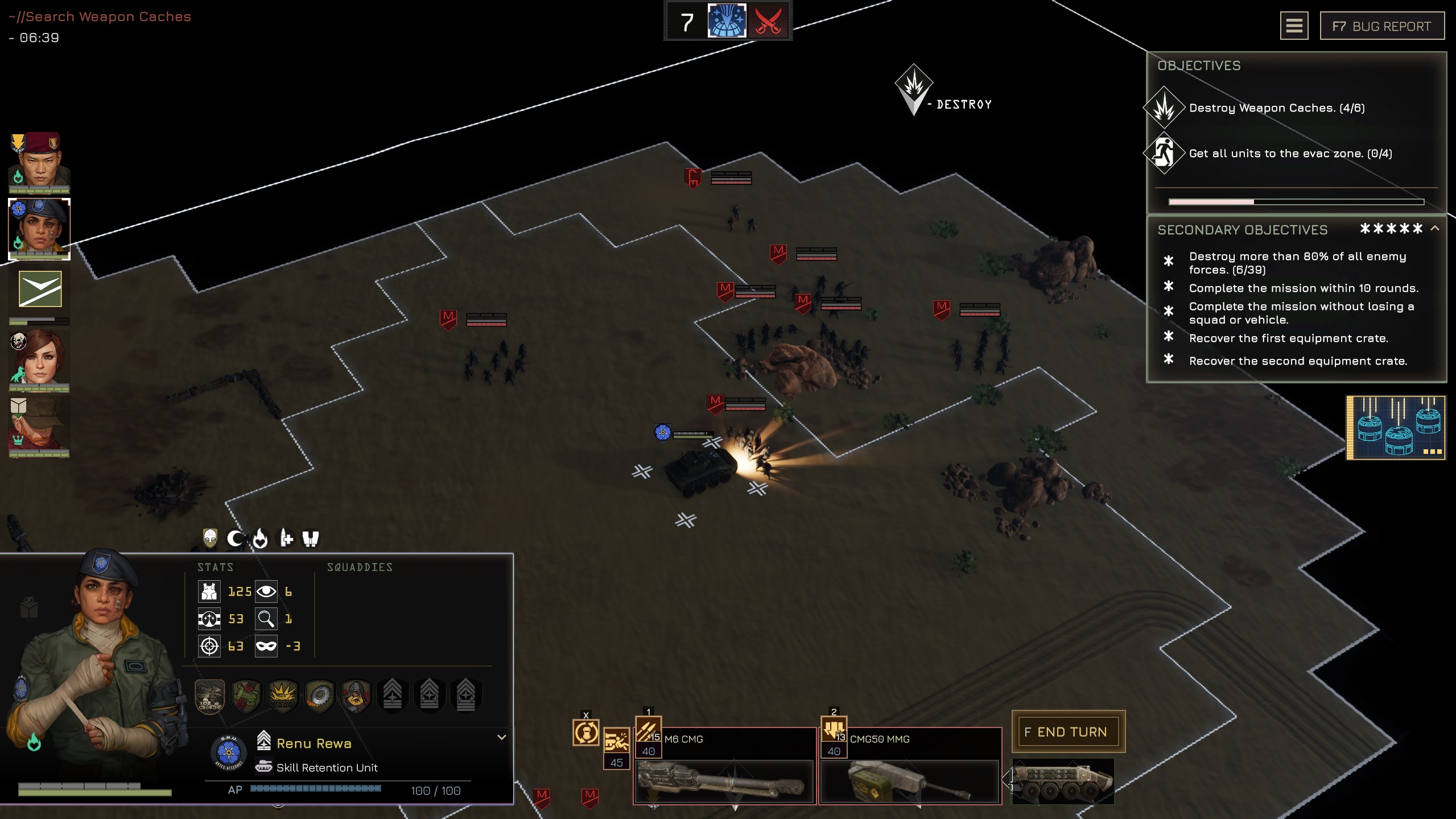1456x819 pixels.
Task: Inspect the saw blade perk badge
Action: (319, 695)
